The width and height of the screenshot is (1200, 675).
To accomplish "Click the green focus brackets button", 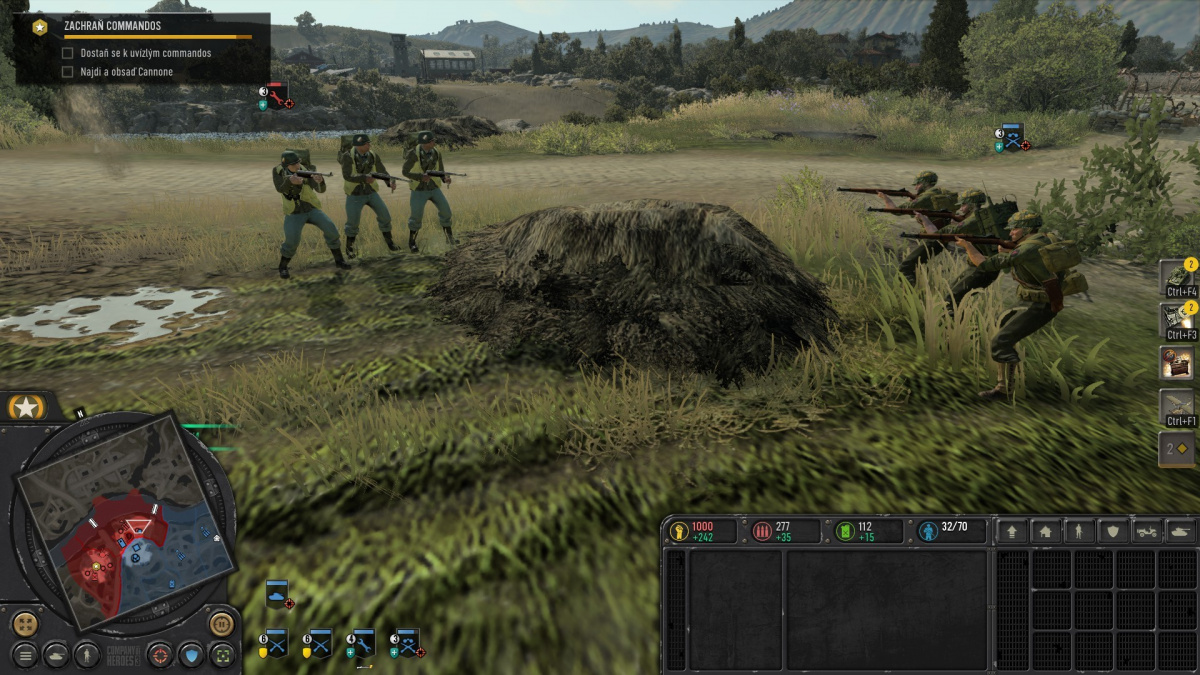I will click(x=222, y=655).
